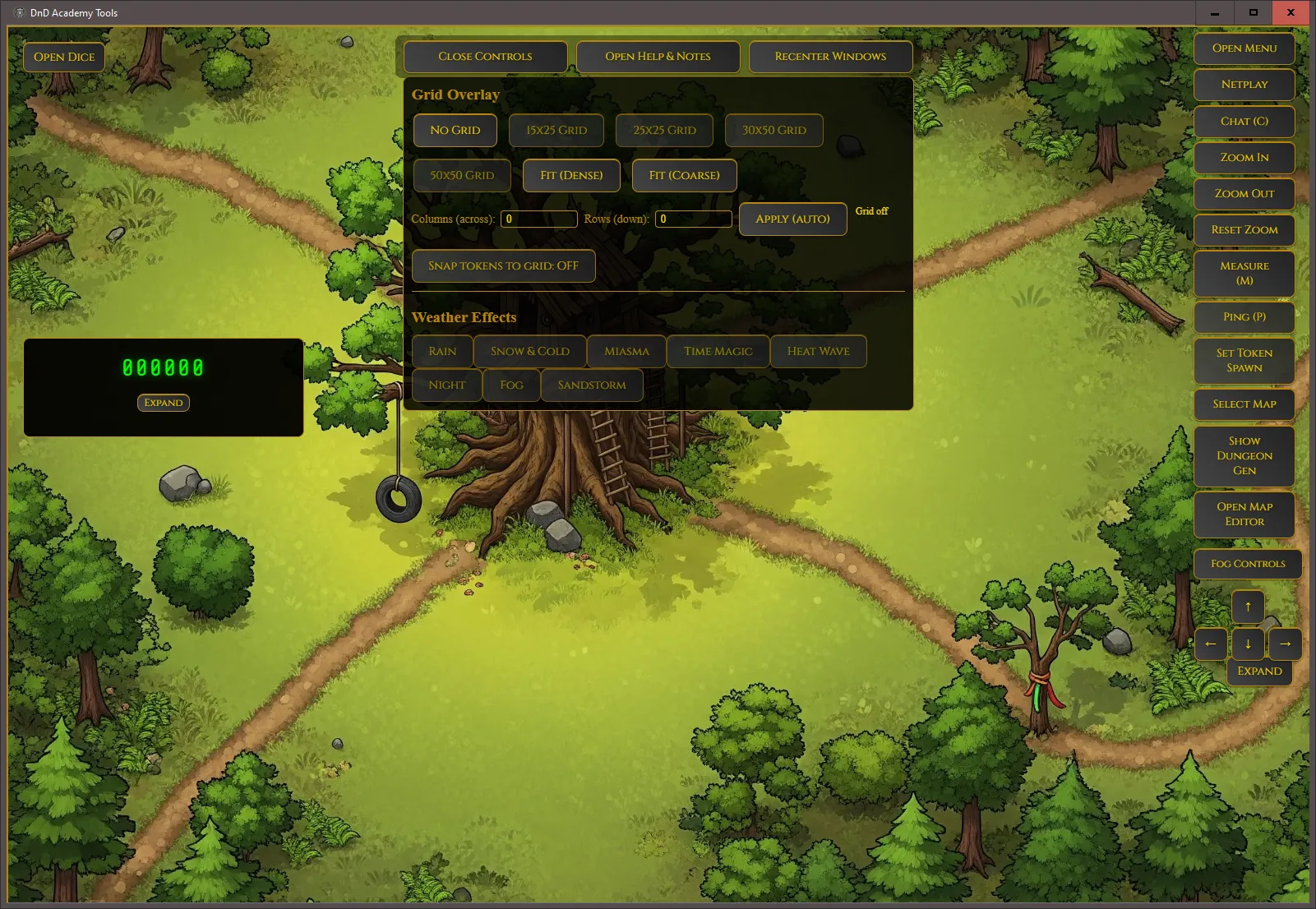Enable the Rain weather effect
The height and width of the screenshot is (909, 1316).
[442, 351]
